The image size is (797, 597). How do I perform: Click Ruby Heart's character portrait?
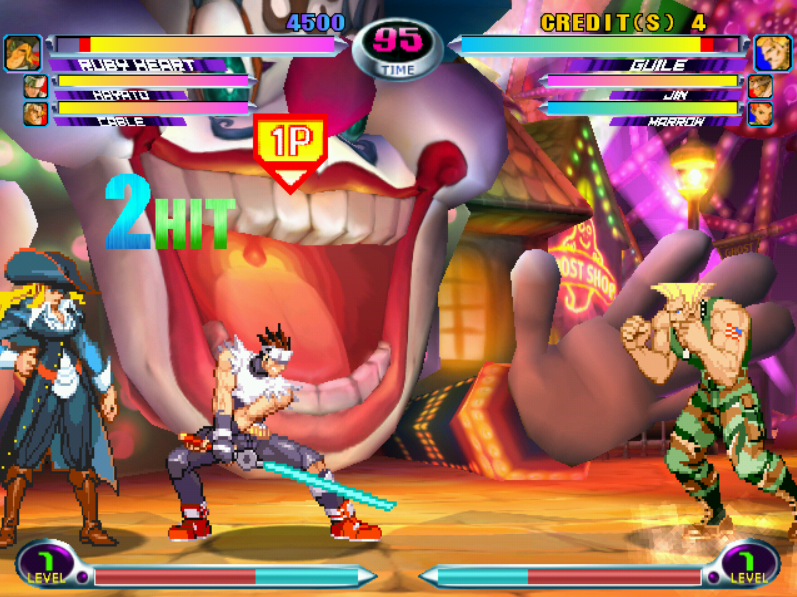click(x=22, y=51)
